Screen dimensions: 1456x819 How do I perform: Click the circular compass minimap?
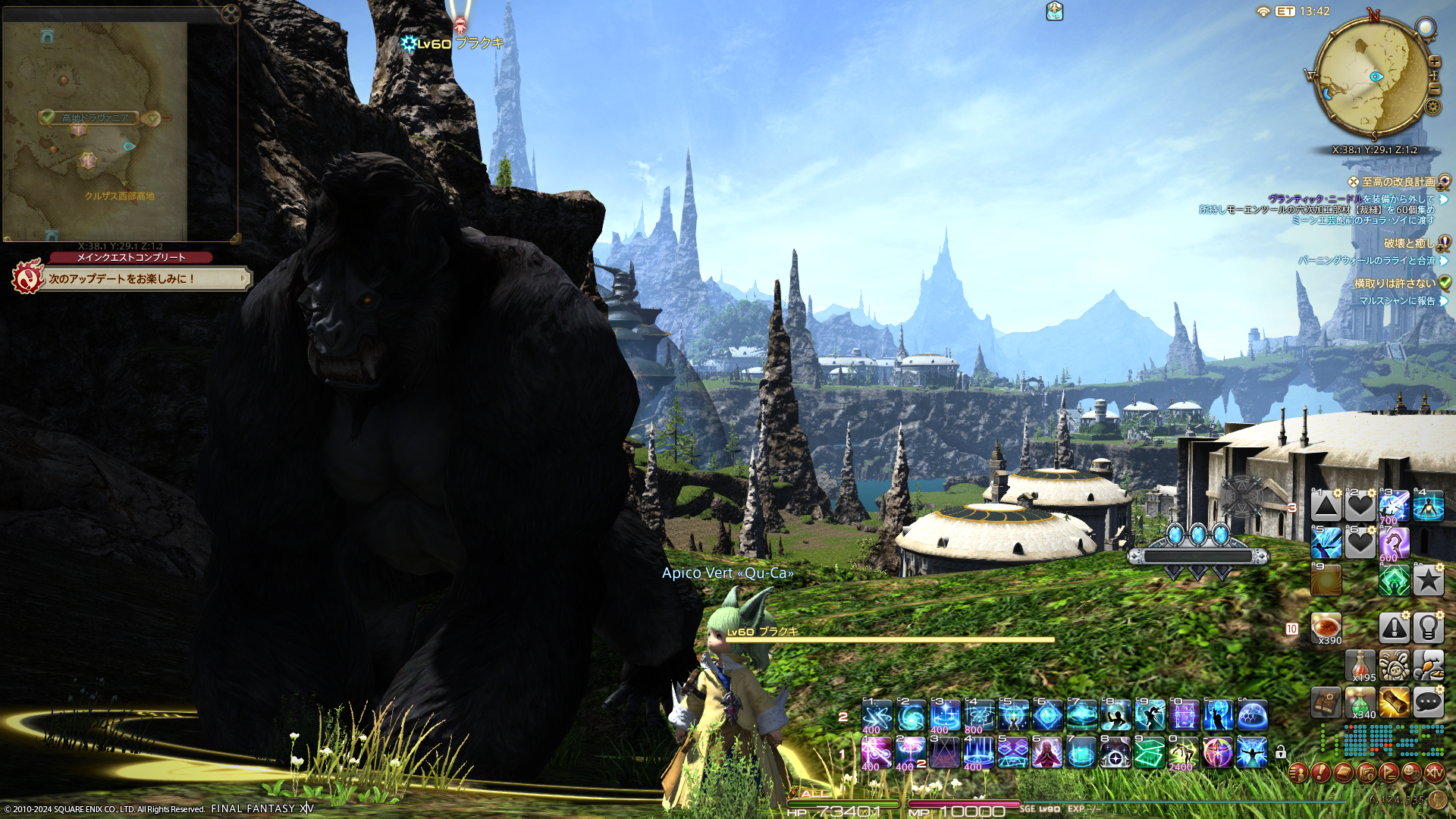tap(1373, 76)
